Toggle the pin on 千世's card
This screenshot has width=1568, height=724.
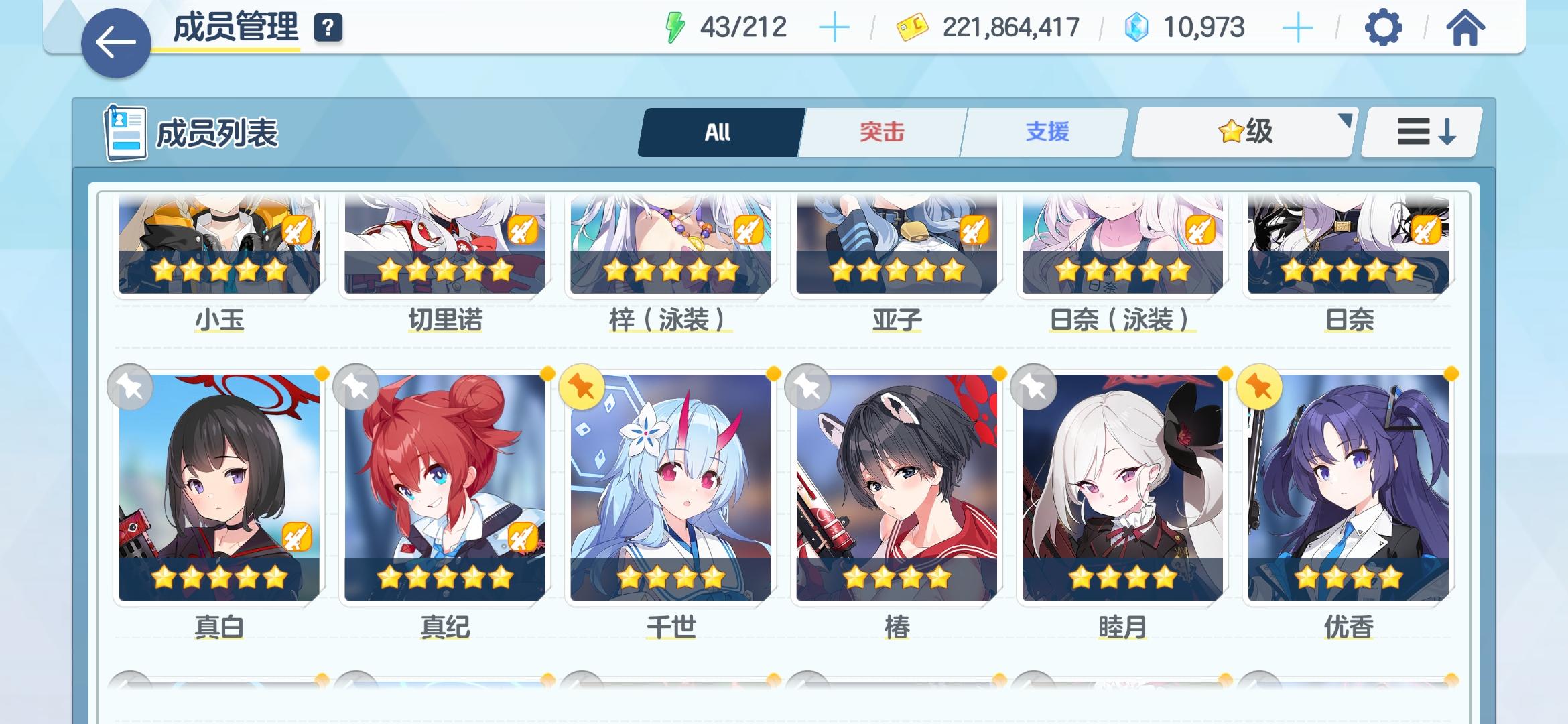click(584, 387)
